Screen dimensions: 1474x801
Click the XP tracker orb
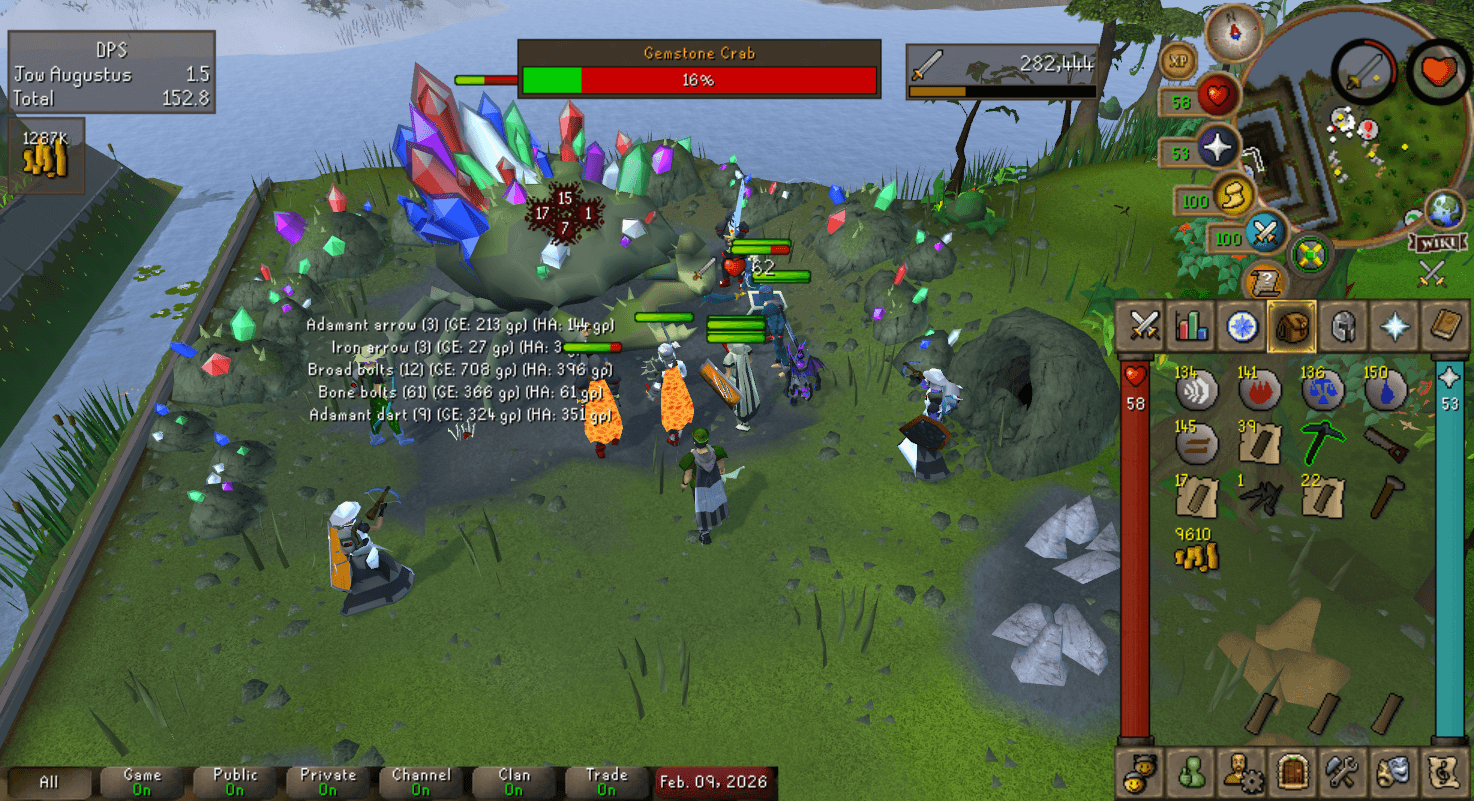[1179, 62]
